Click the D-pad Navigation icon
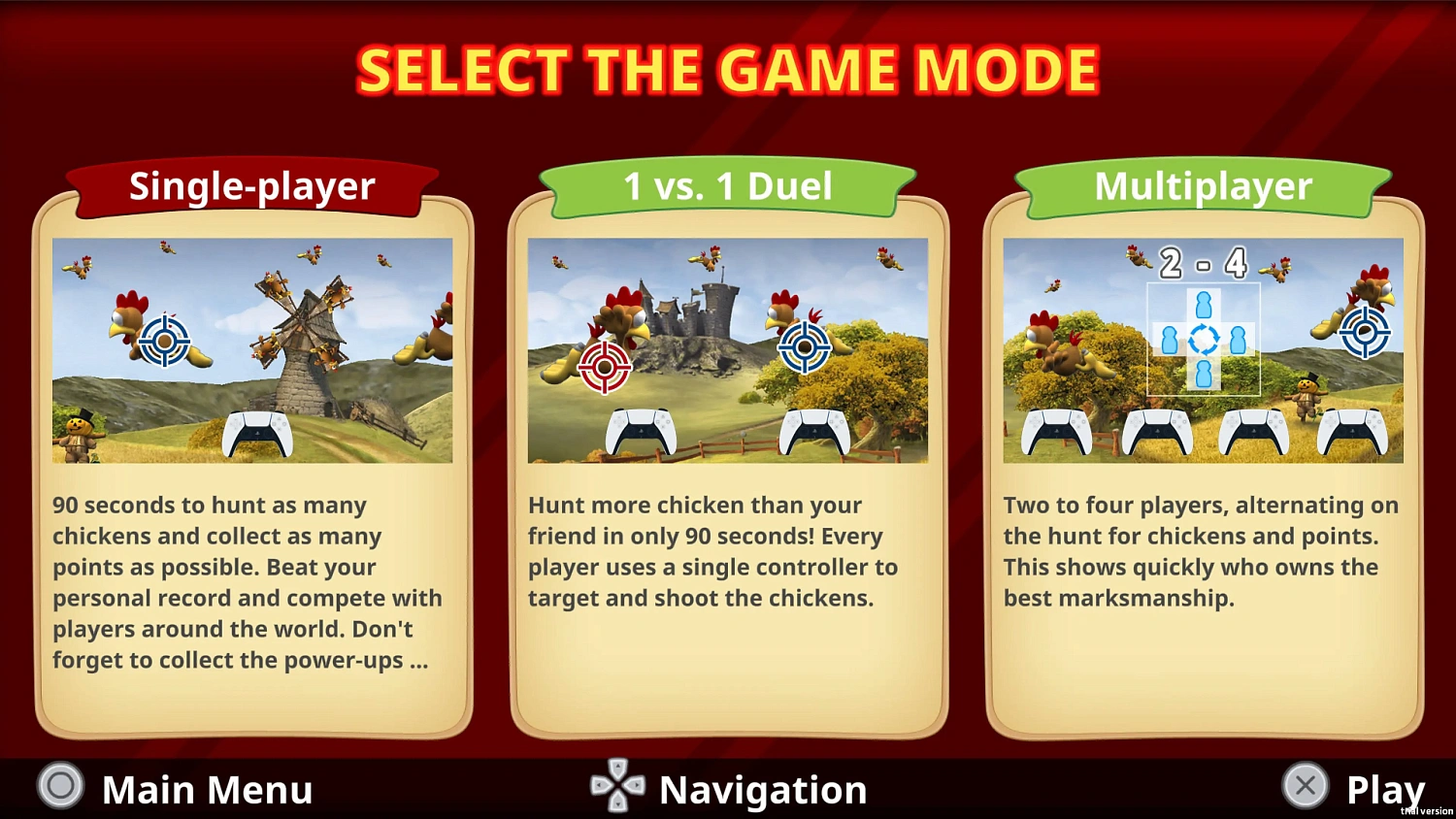The height and width of the screenshot is (819, 1456). tap(618, 788)
